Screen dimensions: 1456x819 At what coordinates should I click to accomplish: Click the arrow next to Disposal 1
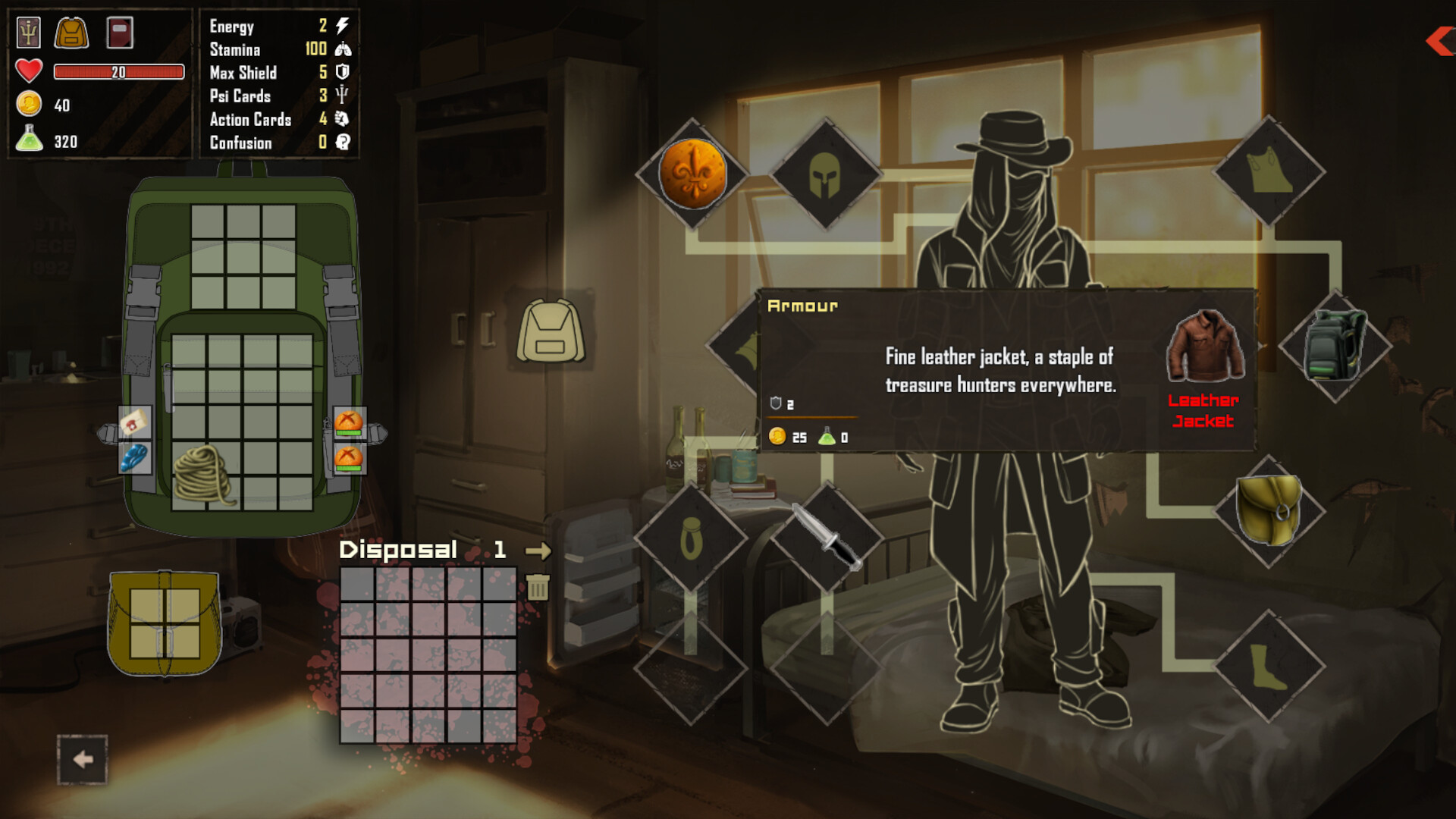click(x=538, y=551)
